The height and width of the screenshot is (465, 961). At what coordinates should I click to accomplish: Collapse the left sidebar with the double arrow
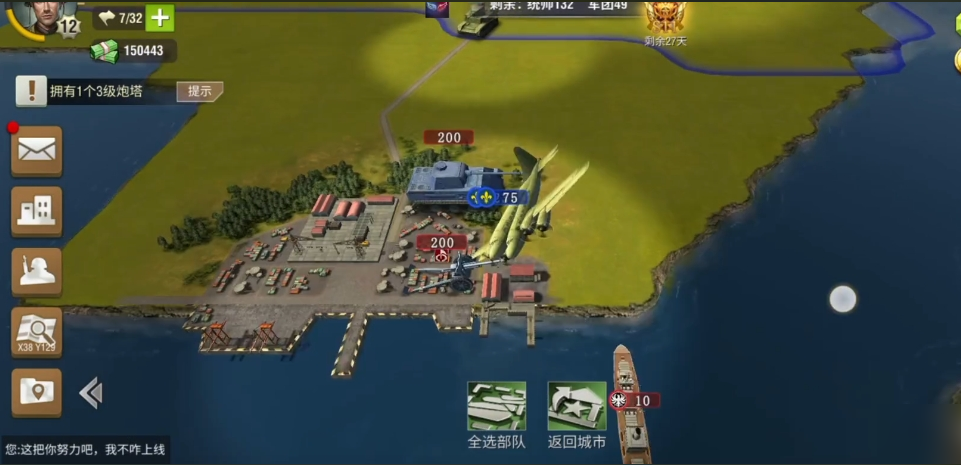click(x=91, y=393)
